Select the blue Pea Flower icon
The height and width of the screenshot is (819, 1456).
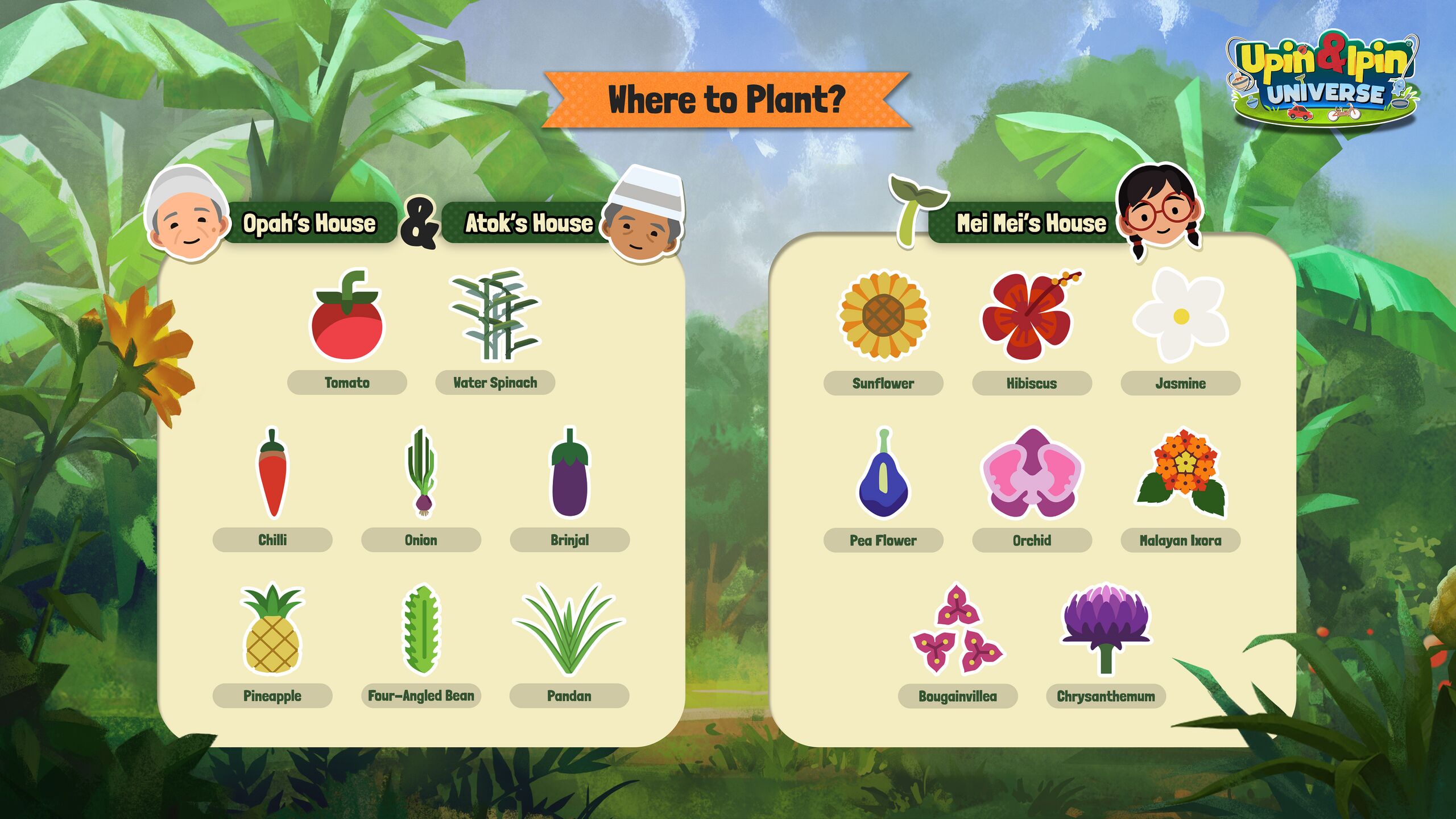(x=883, y=474)
